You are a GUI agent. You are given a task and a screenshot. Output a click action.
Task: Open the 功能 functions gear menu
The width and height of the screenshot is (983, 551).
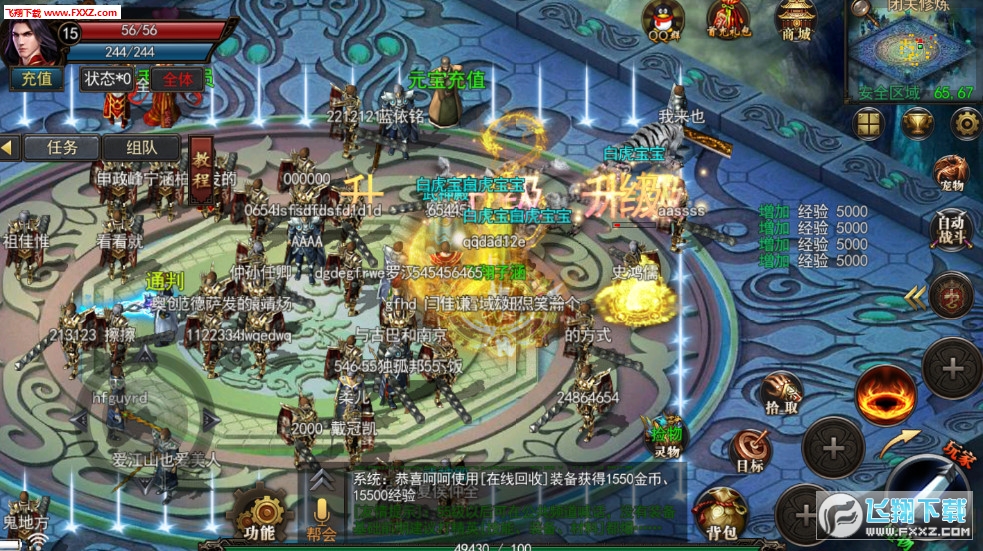coord(258,515)
